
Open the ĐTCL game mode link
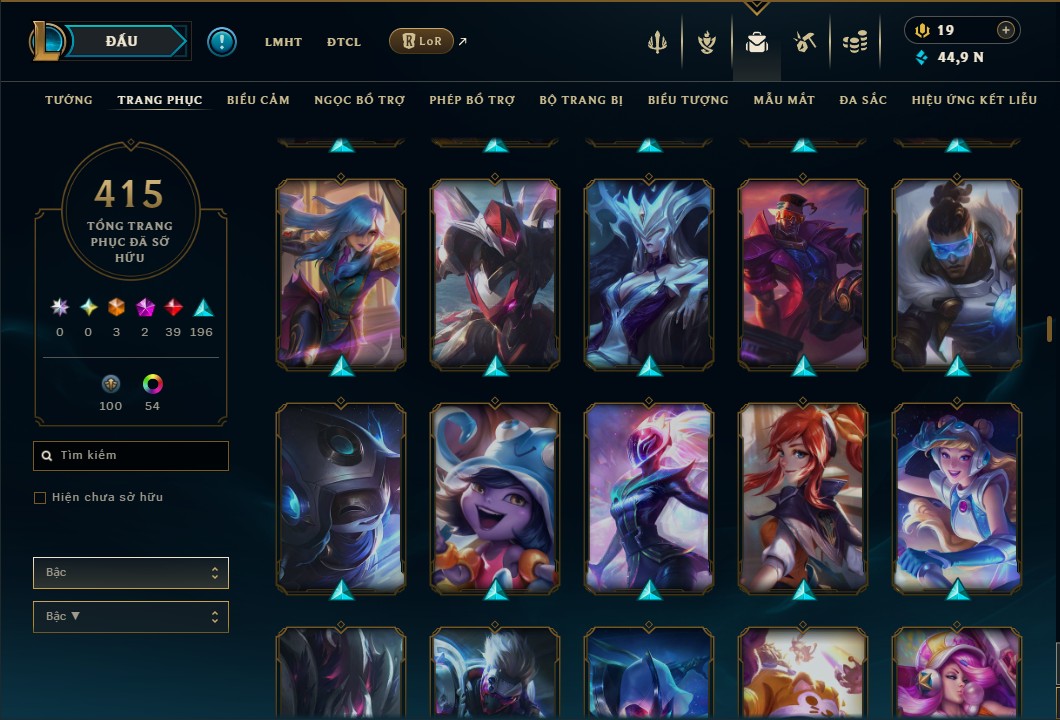point(344,42)
